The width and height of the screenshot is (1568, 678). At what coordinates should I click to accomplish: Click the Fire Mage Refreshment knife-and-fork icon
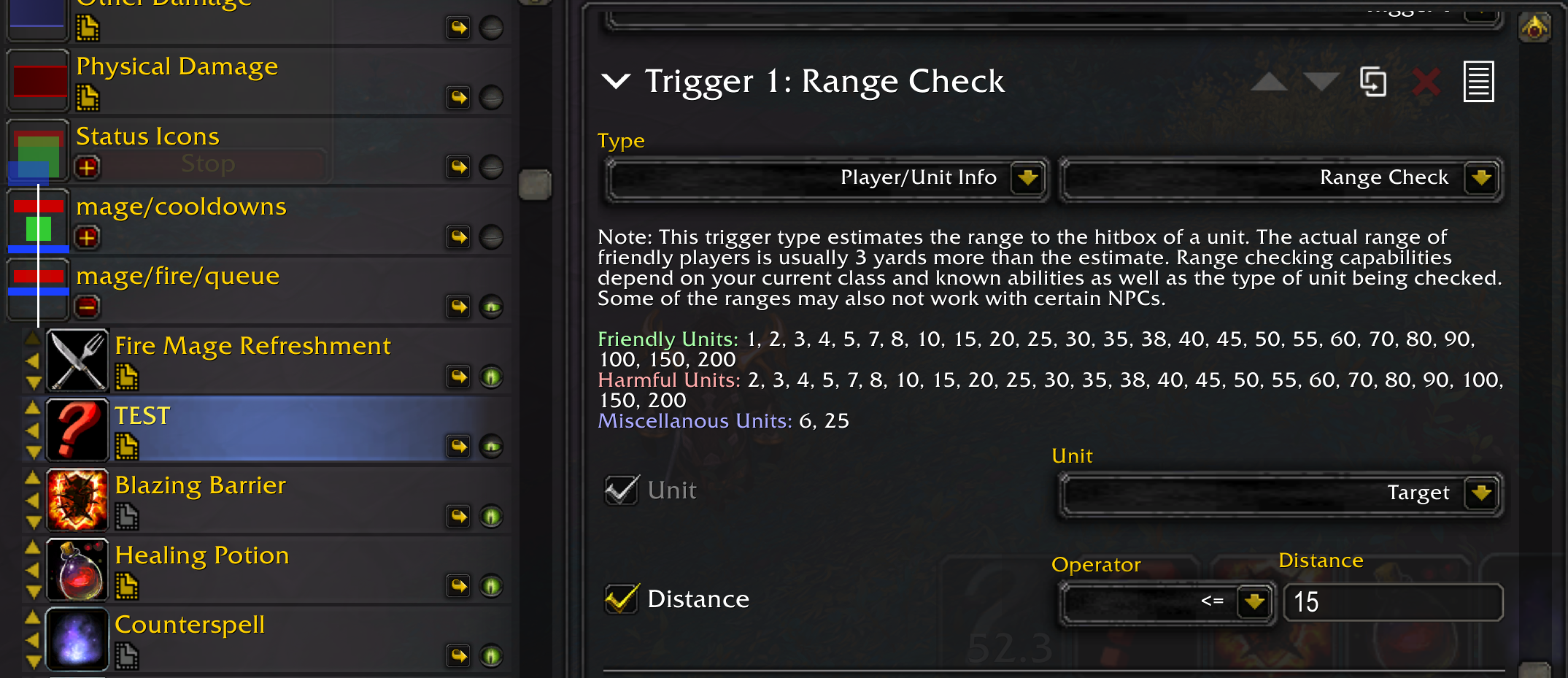pyautogui.click(x=77, y=359)
